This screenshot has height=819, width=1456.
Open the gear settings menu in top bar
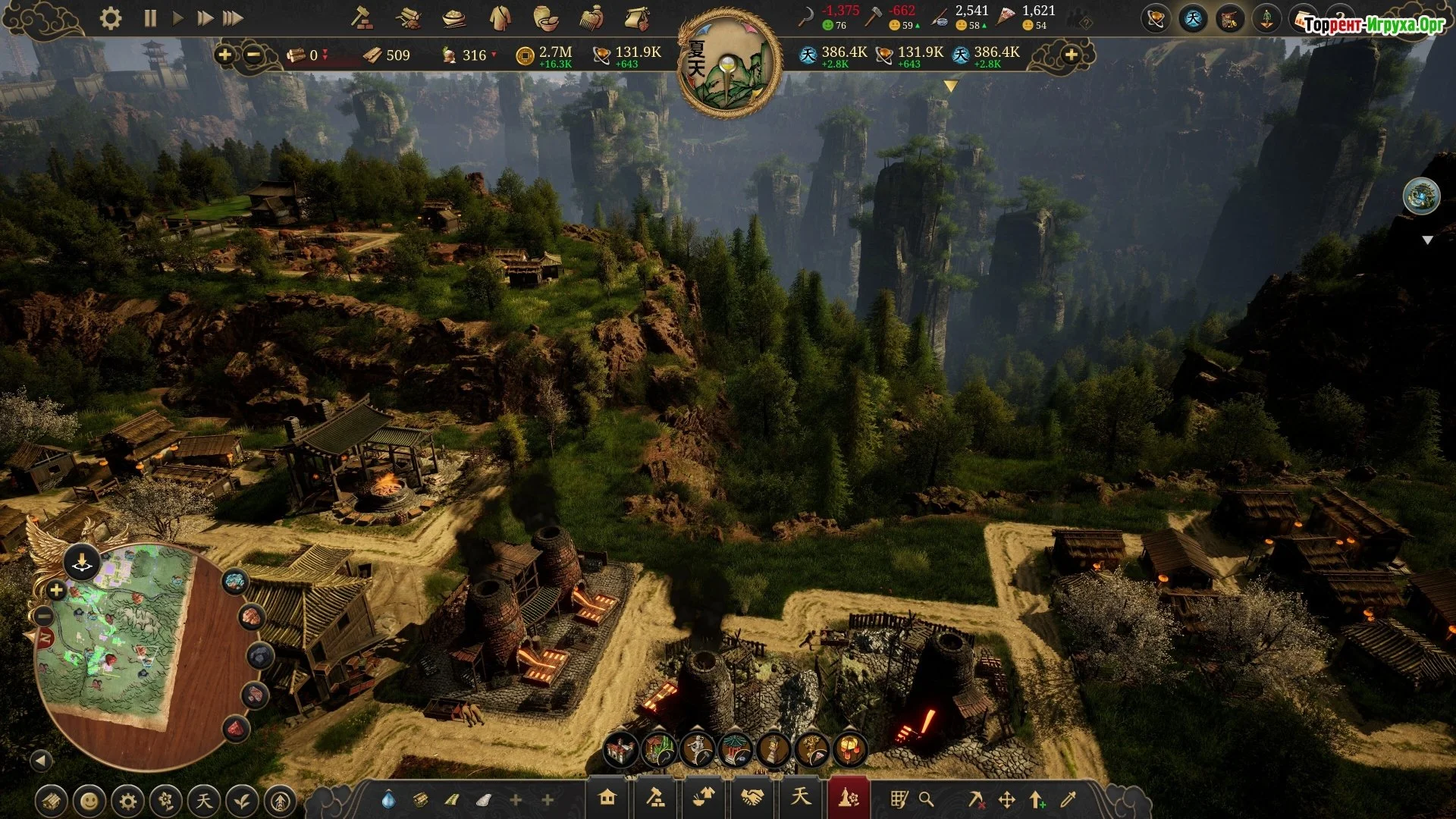click(111, 18)
